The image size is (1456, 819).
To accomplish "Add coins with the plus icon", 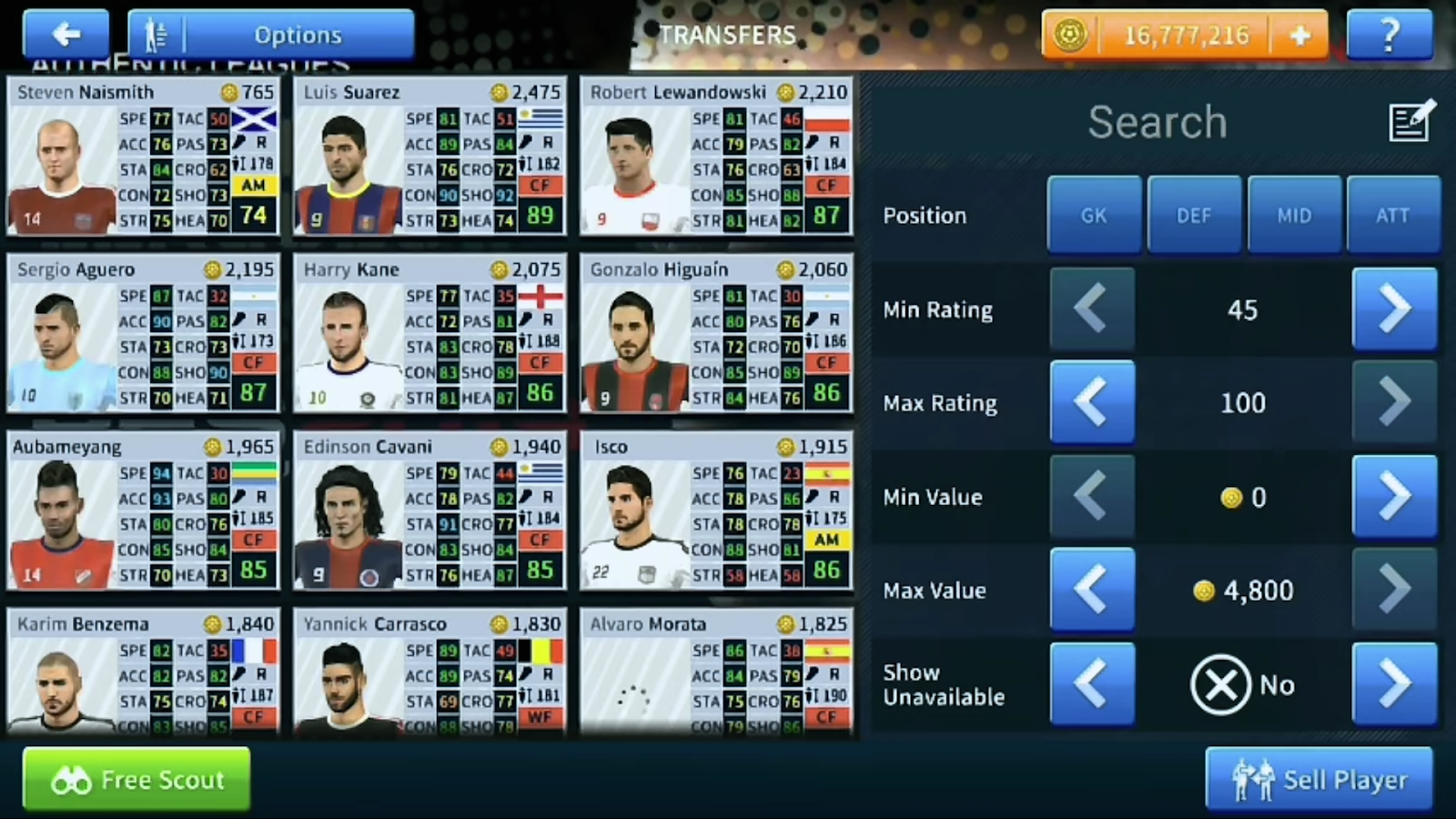I will tap(1299, 35).
